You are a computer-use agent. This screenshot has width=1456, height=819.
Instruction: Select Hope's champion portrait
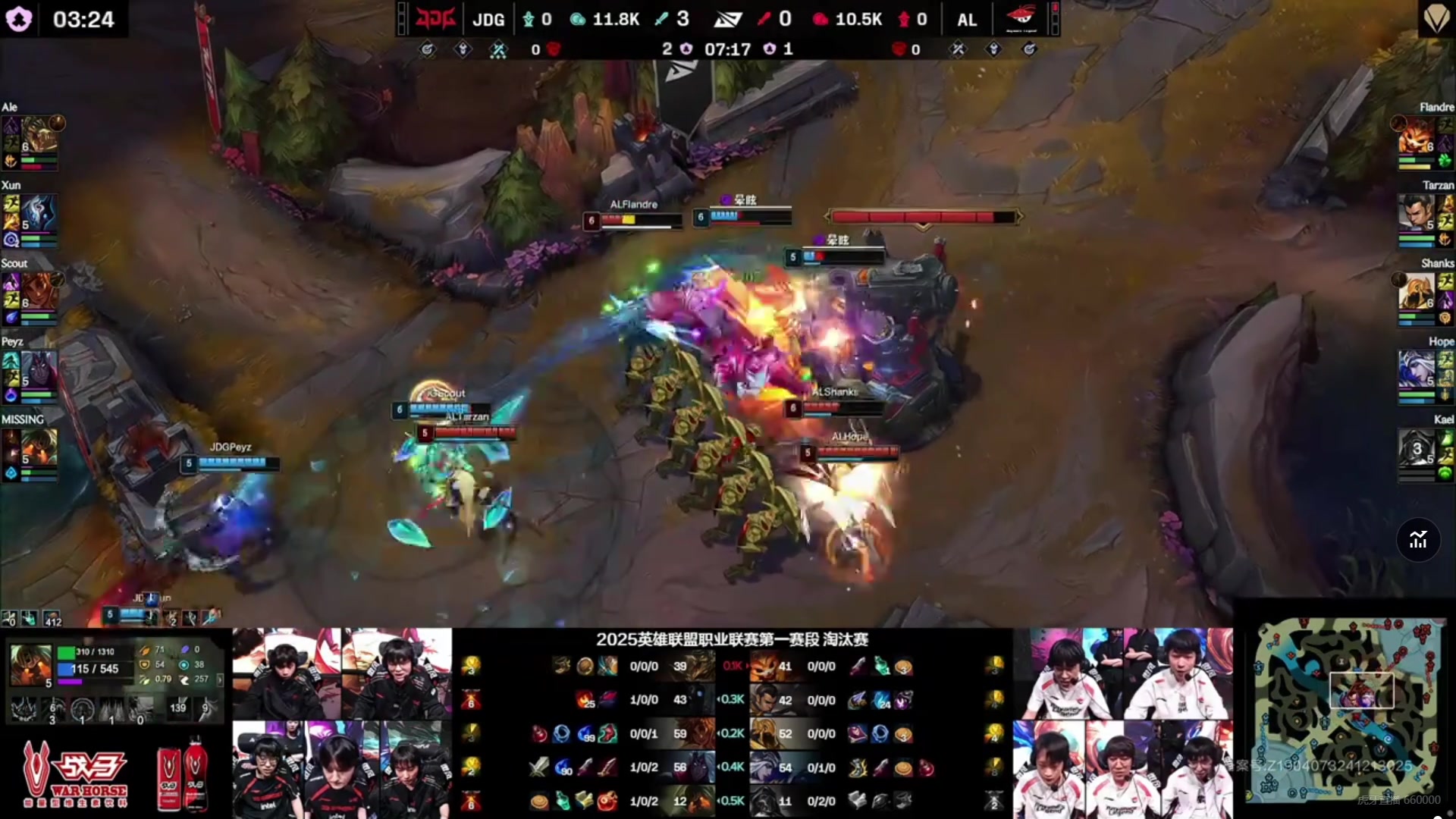[1415, 369]
